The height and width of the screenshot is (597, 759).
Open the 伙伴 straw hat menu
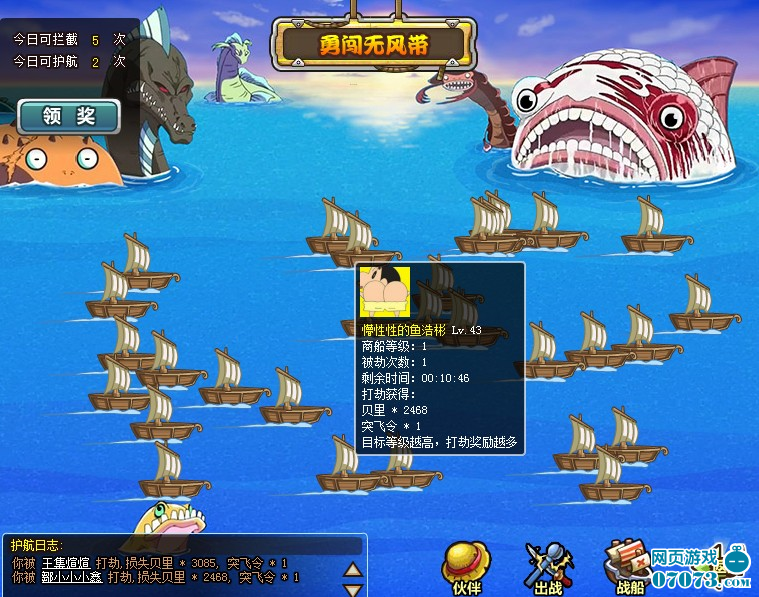466,565
